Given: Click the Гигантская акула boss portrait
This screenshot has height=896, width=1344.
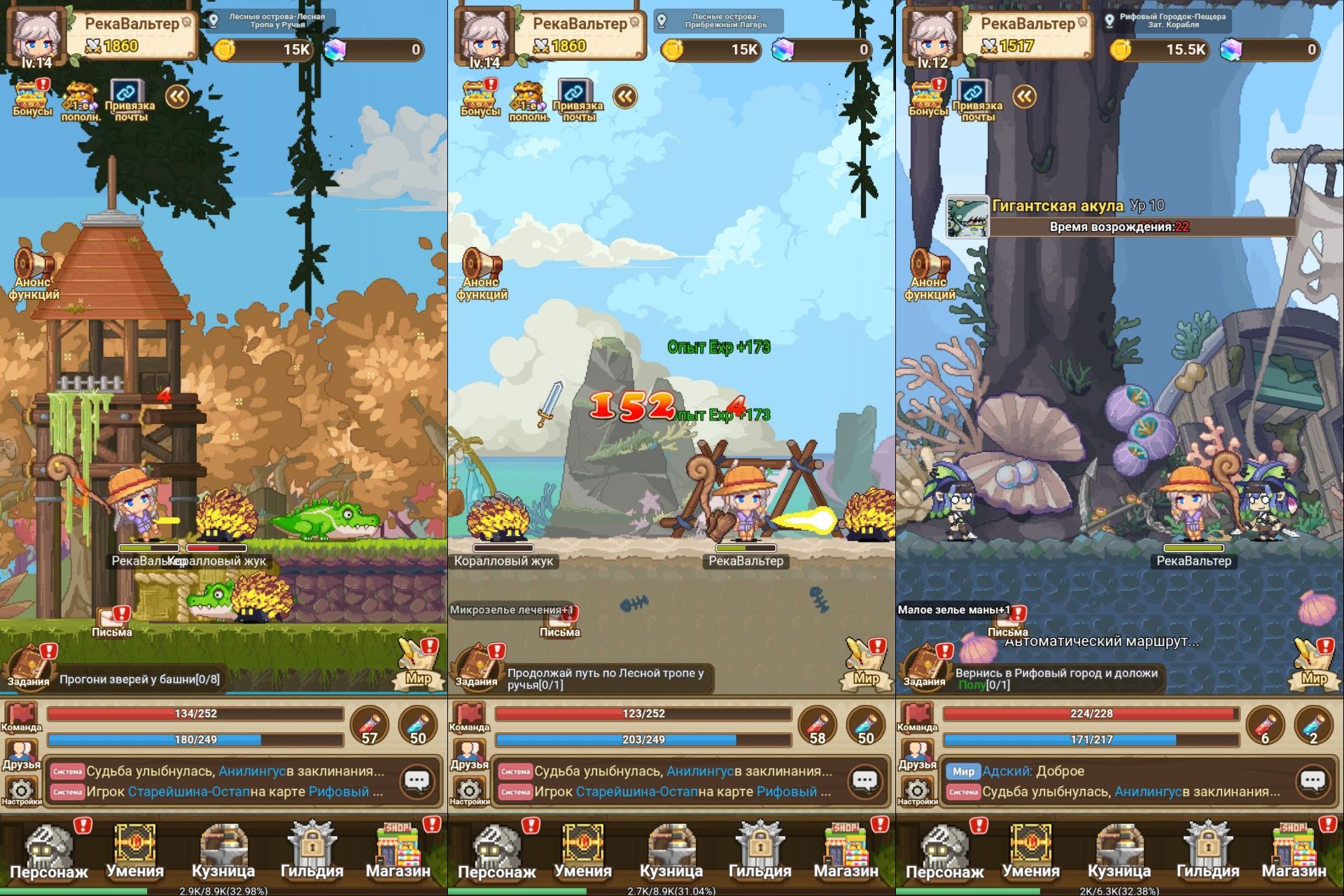Looking at the screenshot, I should pos(967,217).
